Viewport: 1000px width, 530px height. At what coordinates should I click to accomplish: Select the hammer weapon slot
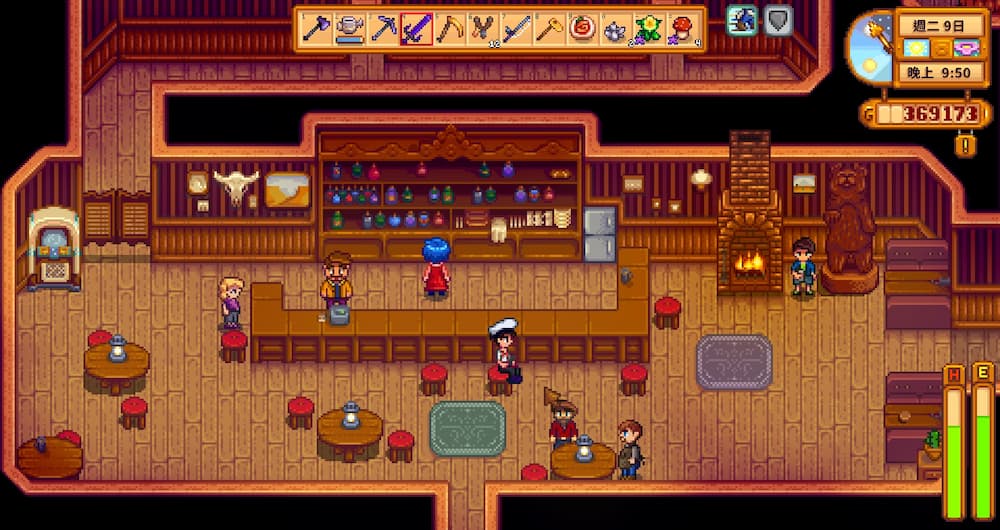click(x=549, y=28)
